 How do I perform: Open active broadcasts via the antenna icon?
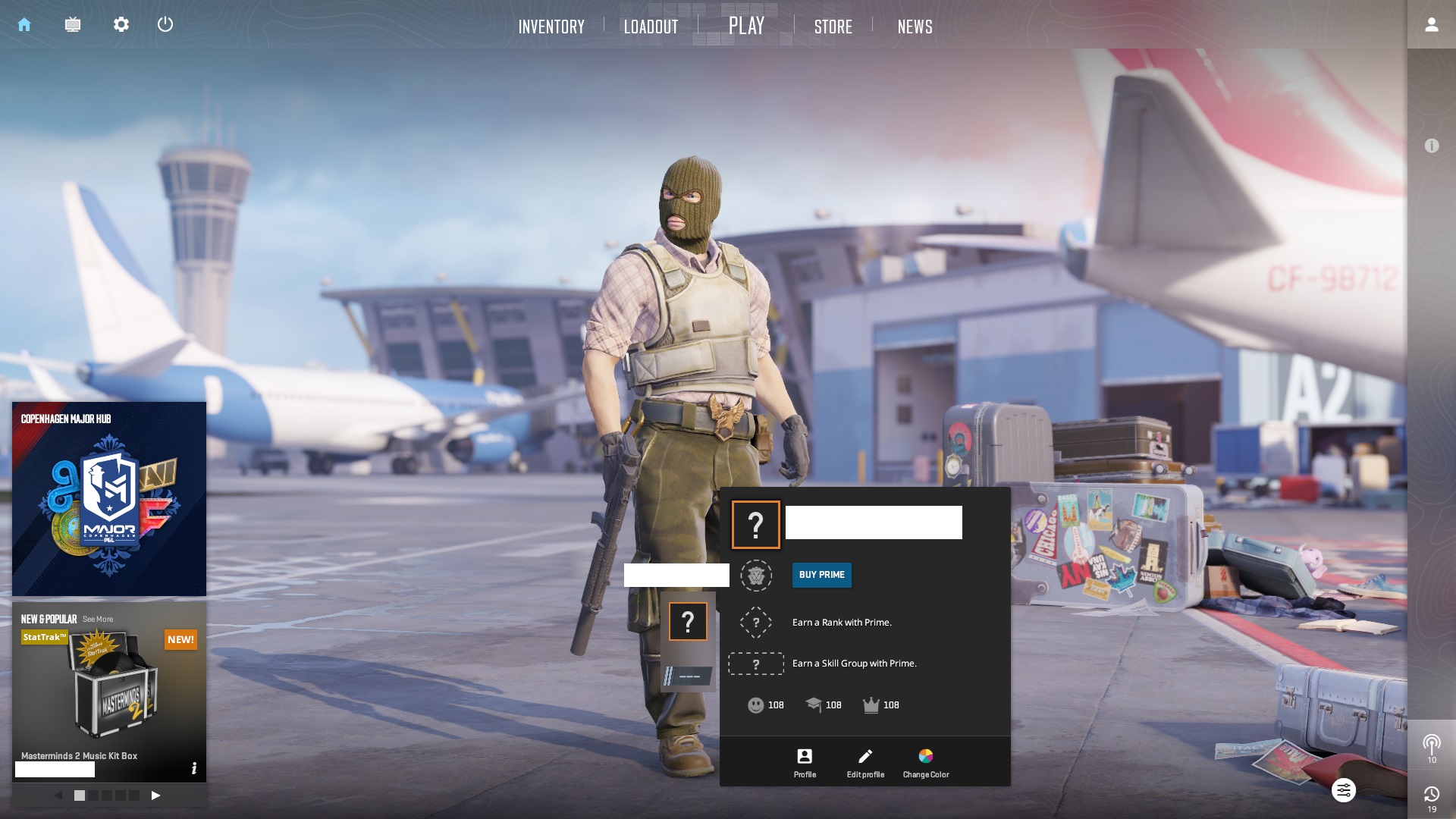tap(1431, 744)
